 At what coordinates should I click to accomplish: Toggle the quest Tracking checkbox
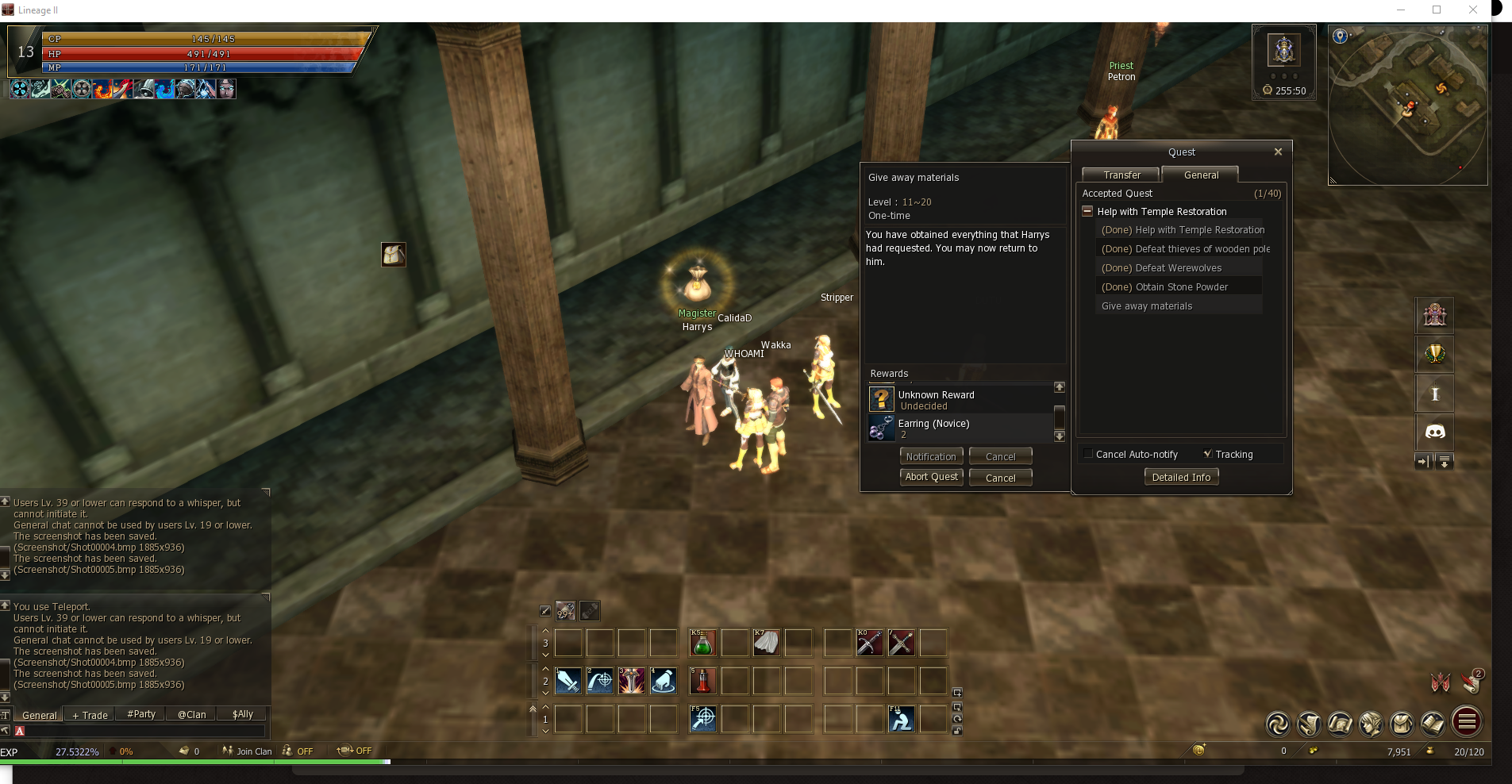click(x=1207, y=454)
